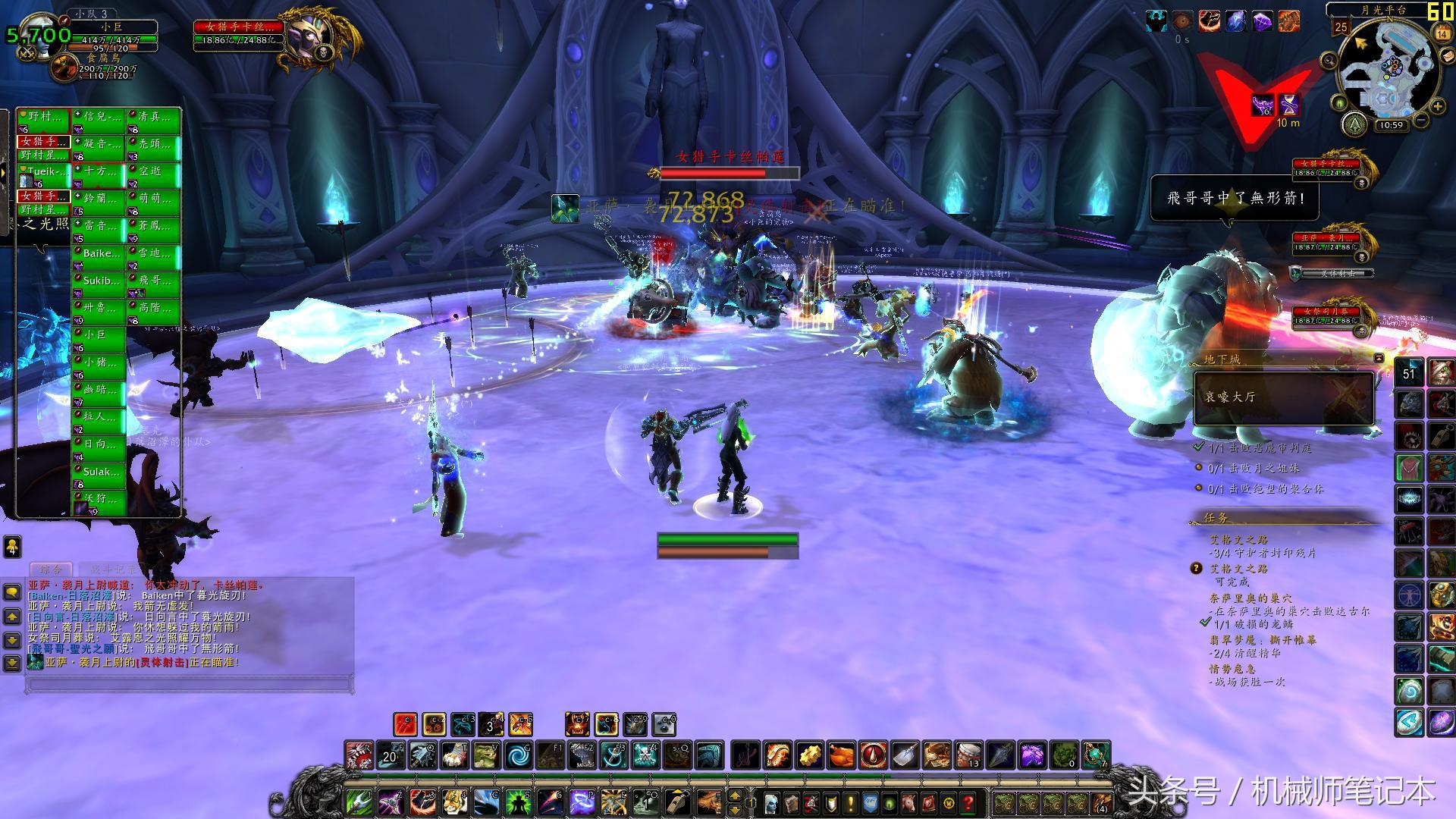Viewport: 1456px width, 819px height.
Task: Target Tueik in the raid frames
Action: coord(44,172)
